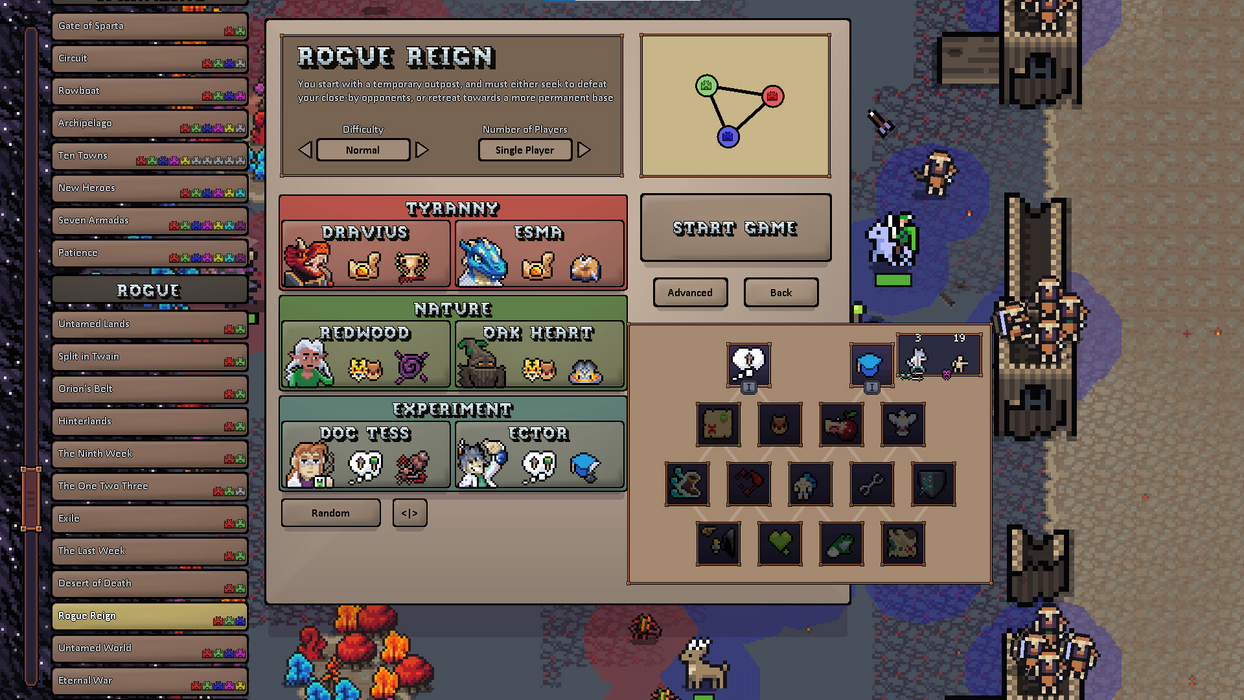The image size is (1244, 700).
Task: Select the red apple upgrade icon
Action: 841,424
